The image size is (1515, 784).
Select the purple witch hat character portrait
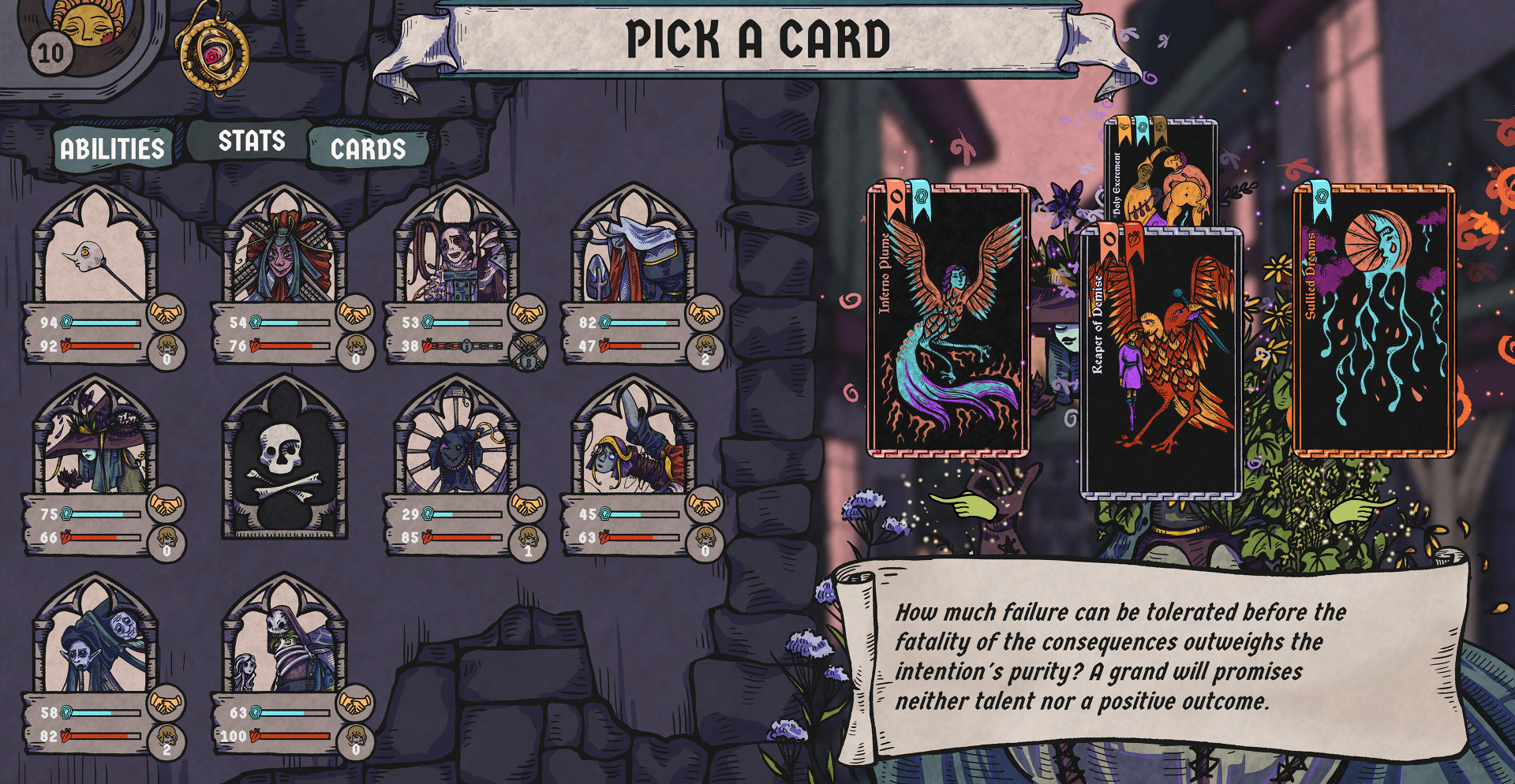click(x=95, y=442)
